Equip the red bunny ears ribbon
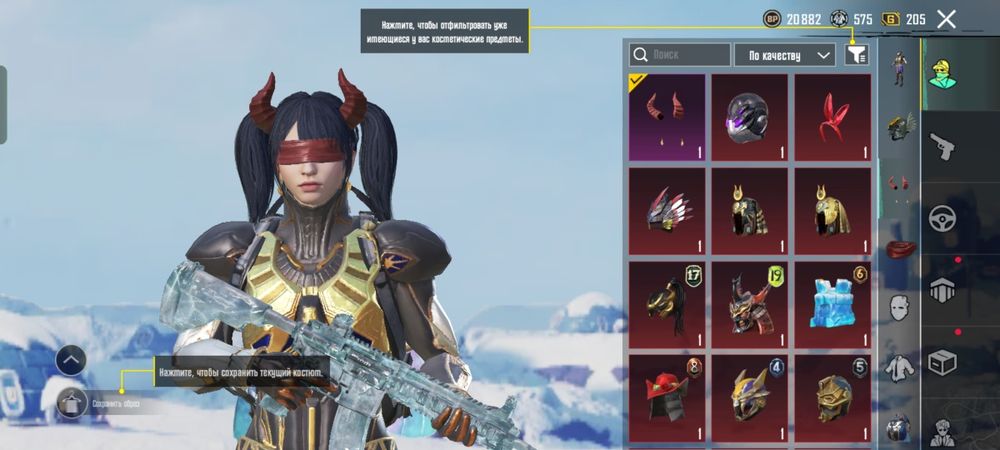Viewport: 1000px width, 450px height. tap(832, 117)
